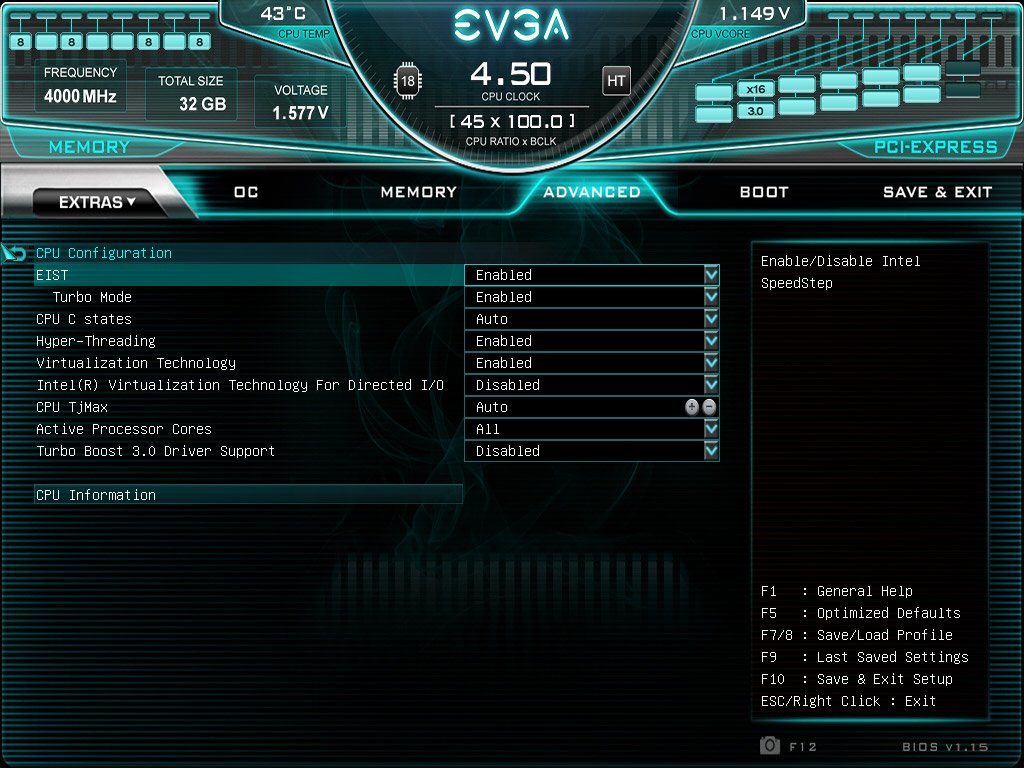
Task: Switch to the Memory tab
Action: [x=418, y=192]
